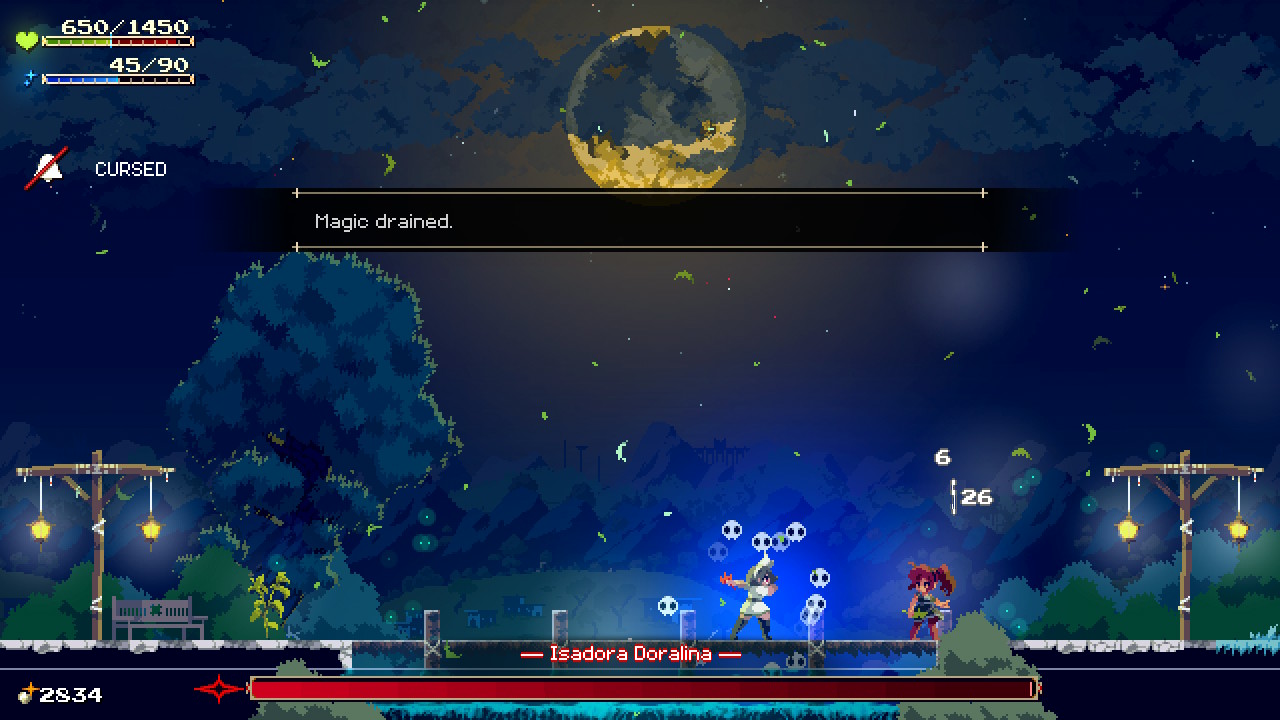
Task: Click the coin icon beside the 2834 counter
Action: coord(27,694)
